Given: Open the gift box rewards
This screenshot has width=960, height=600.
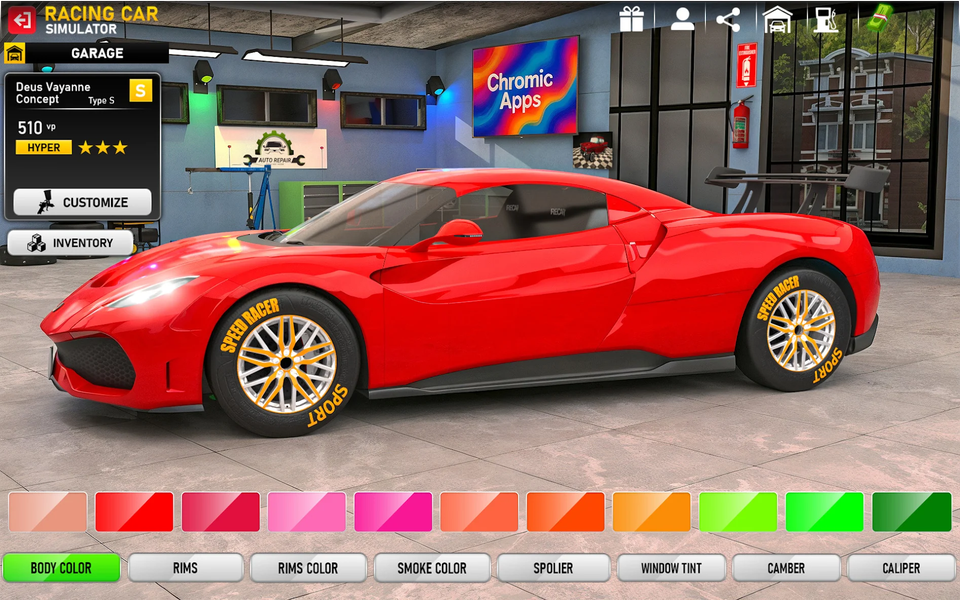Looking at the screenshot, I should 631,19.
